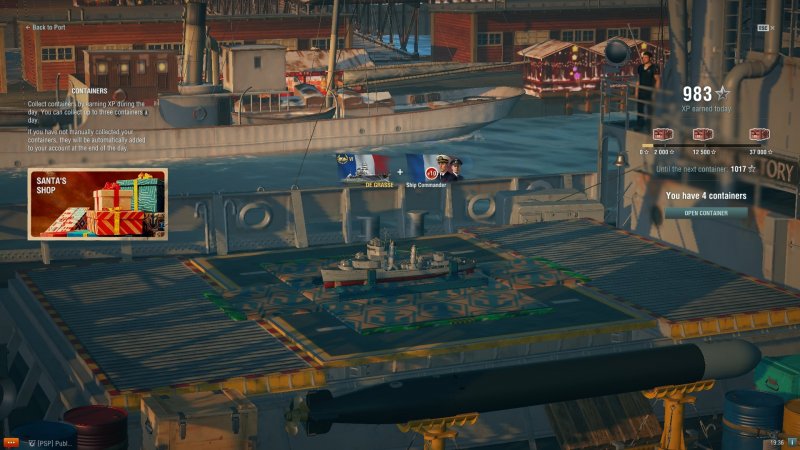Select the 37 000 XP container icon
800x450 pixels.
[x=758, y=135]
